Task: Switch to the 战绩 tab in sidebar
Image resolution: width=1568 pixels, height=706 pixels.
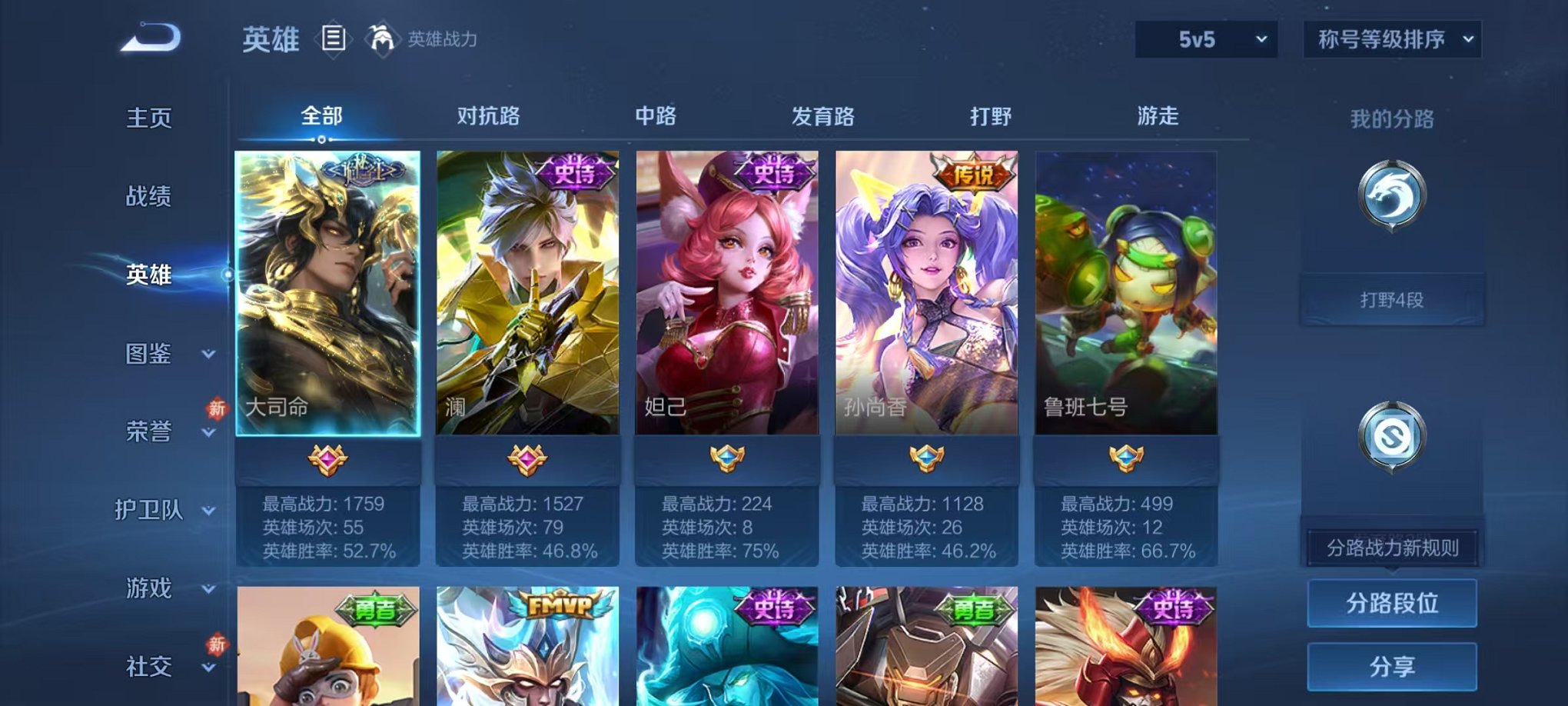Action: 150,198
